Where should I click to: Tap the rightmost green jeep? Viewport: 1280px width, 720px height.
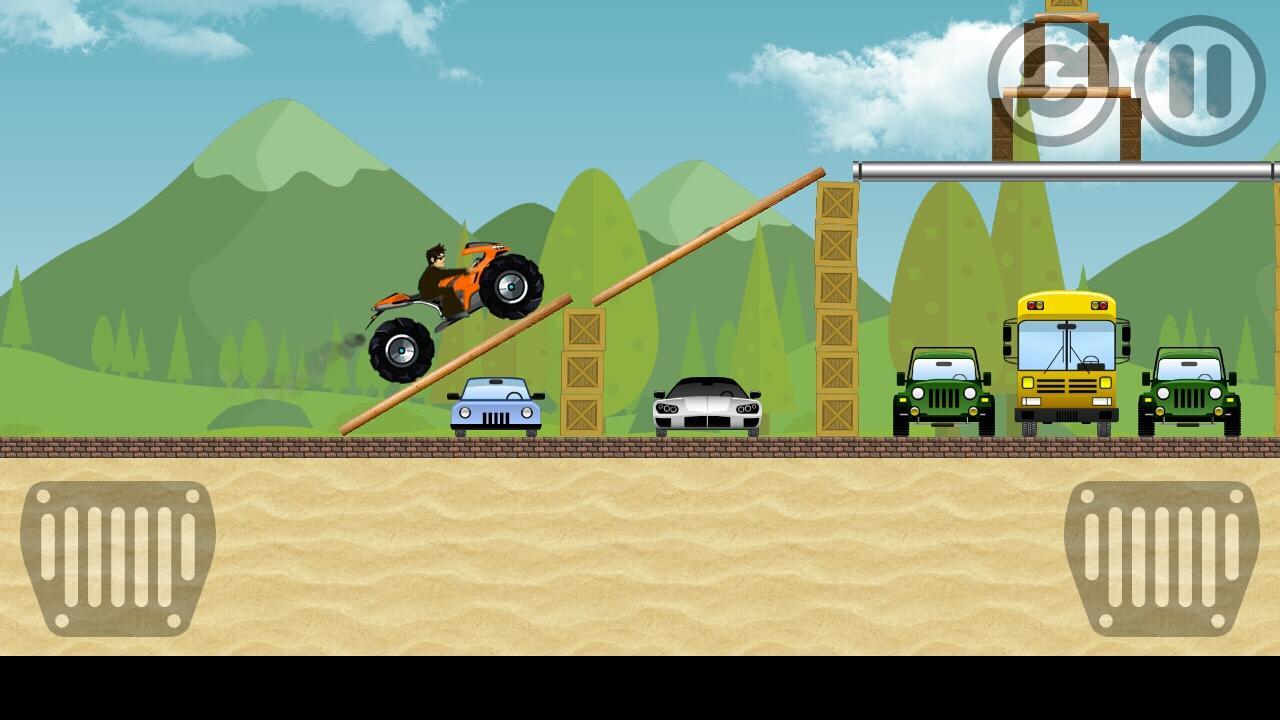pyautogui.click(x=1188, y=390)
